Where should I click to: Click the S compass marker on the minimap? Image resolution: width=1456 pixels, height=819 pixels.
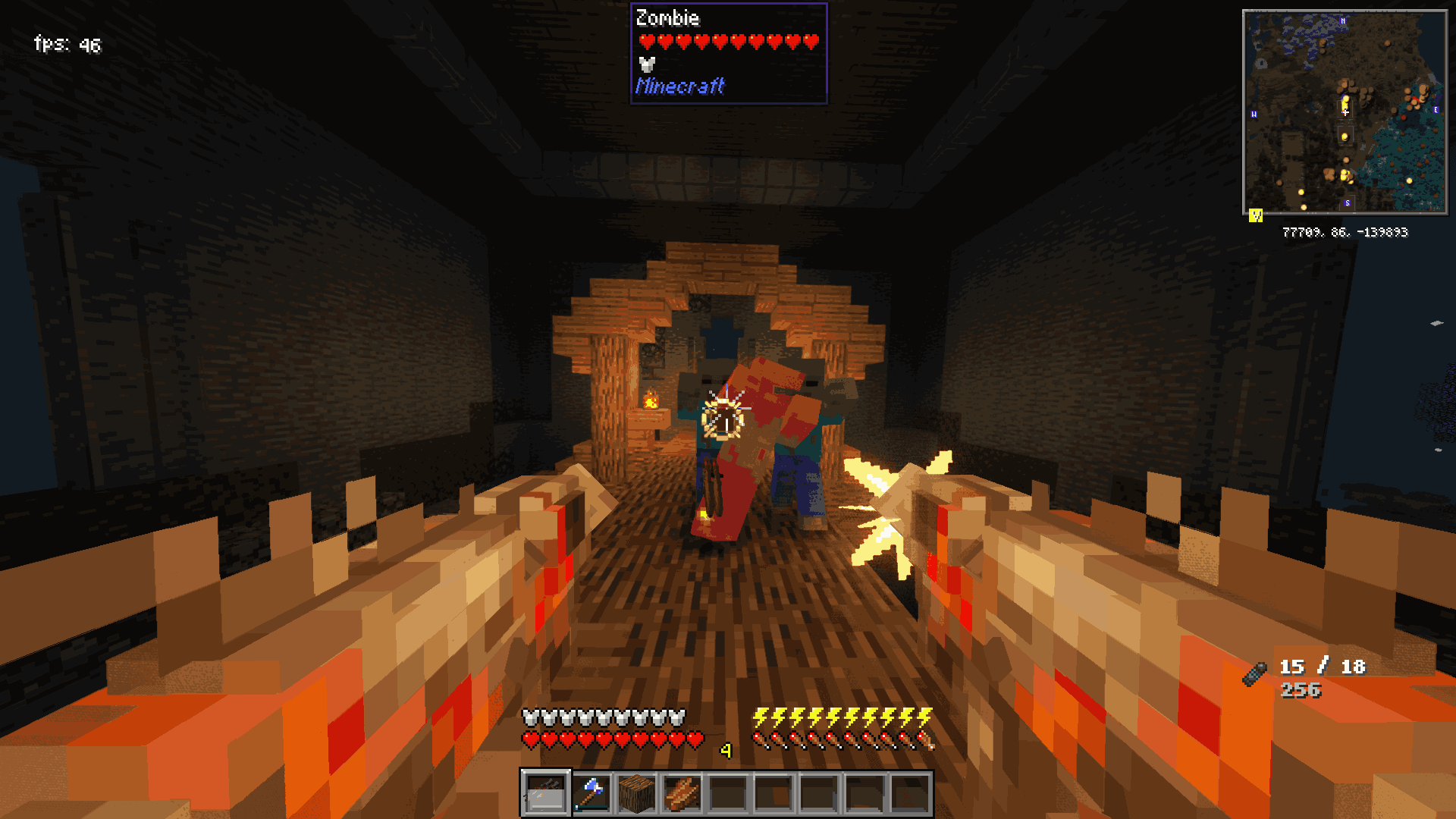[x=1347, y=202]
